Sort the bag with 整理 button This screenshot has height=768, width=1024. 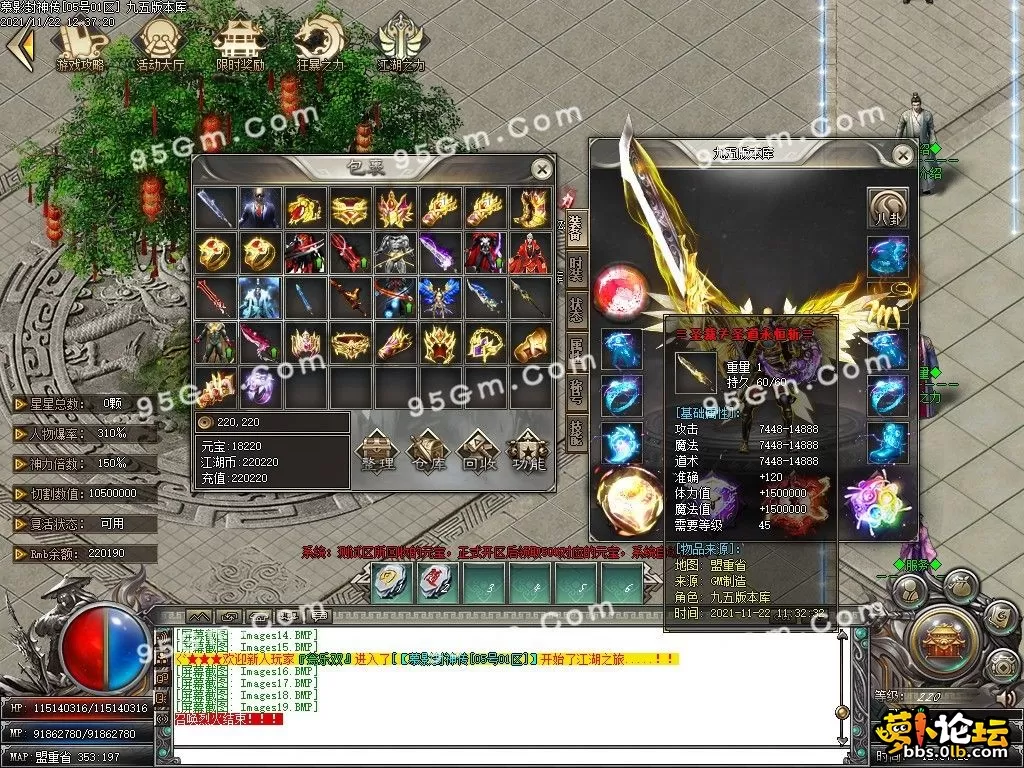(x=378, y=451)
